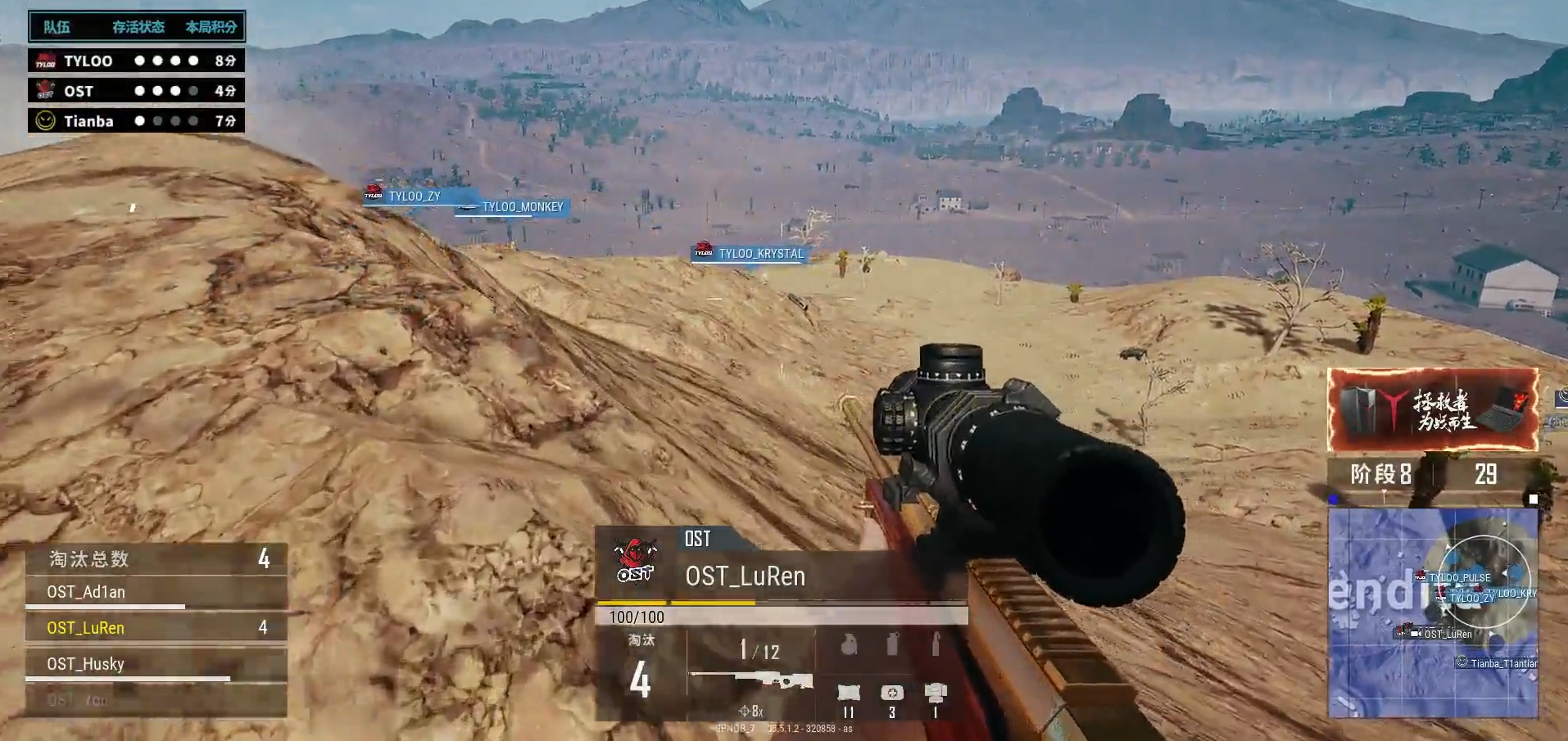
Task: Select OST_LuRen in the squad list
Action: click(x=156, y=628)
